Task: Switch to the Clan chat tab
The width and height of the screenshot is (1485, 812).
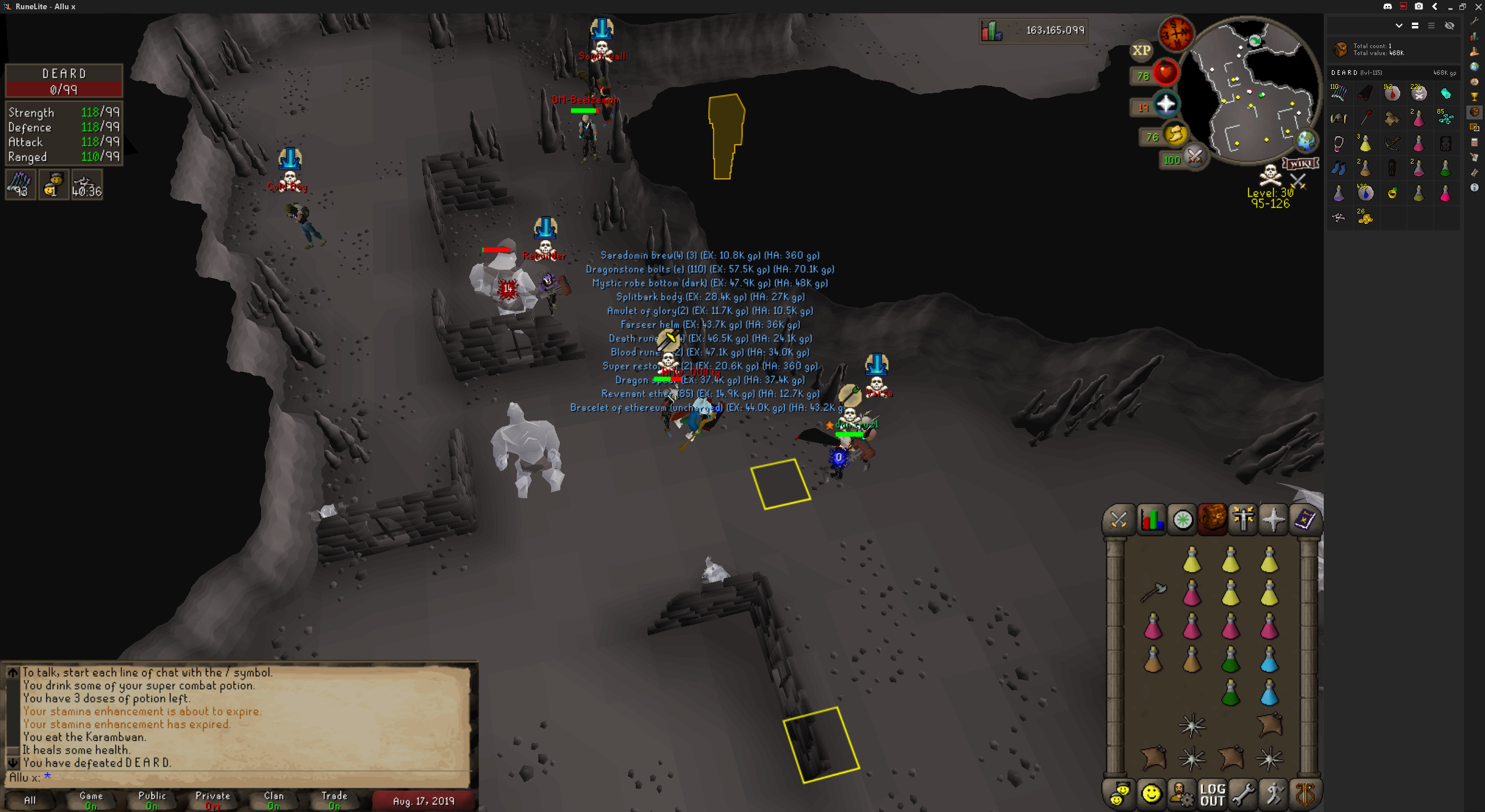Action: point(274,800)
